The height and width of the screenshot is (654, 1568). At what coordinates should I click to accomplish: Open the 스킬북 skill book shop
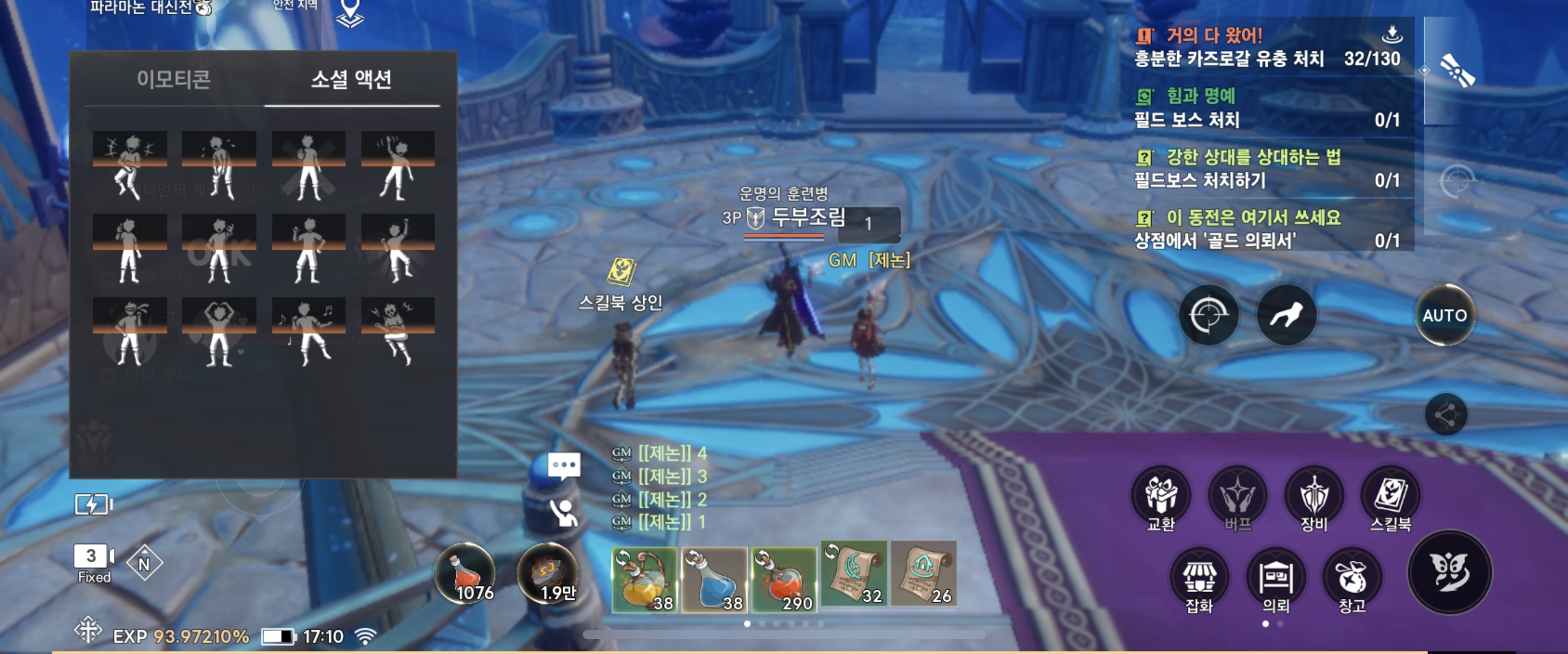pyautogui.click(x=1390, y=498)
